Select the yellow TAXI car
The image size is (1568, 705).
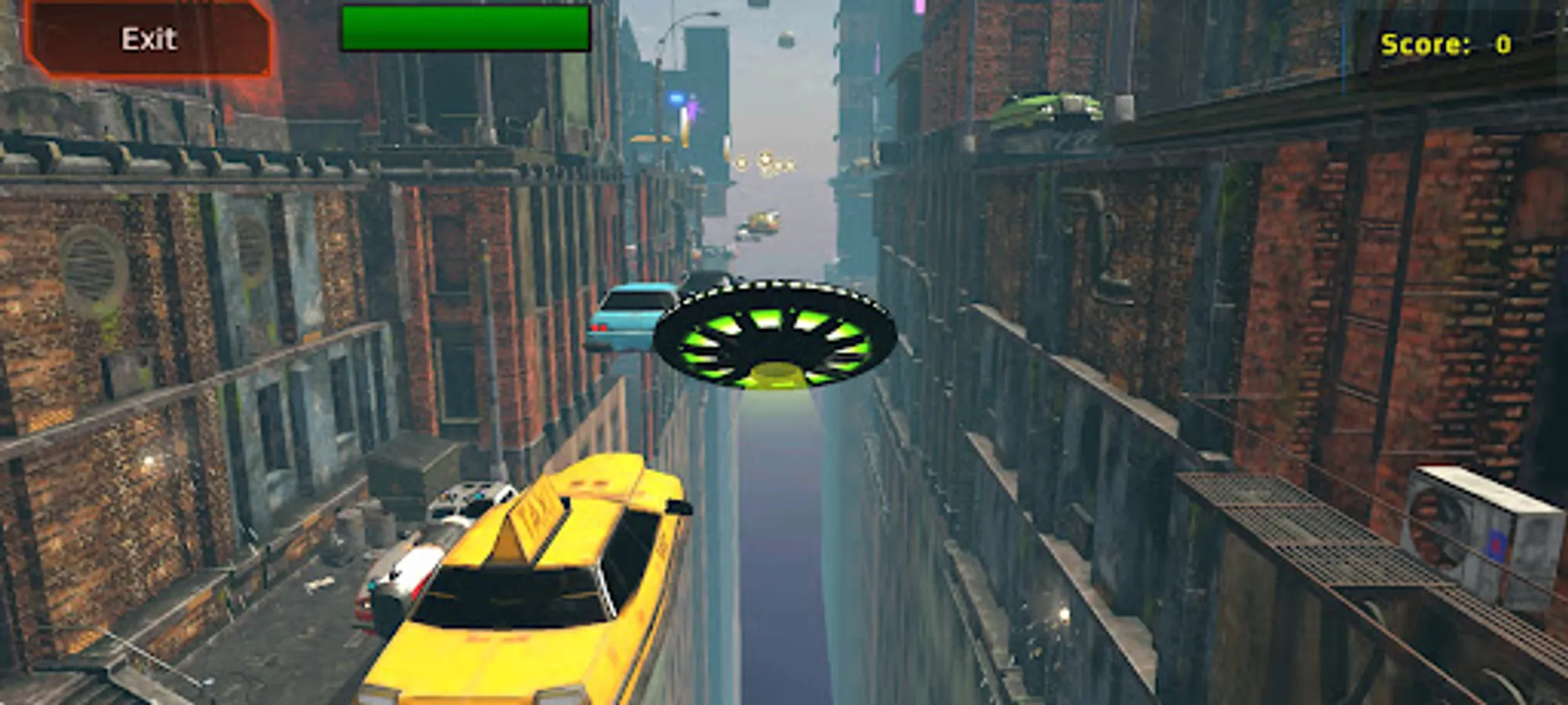tap(548, 595)
